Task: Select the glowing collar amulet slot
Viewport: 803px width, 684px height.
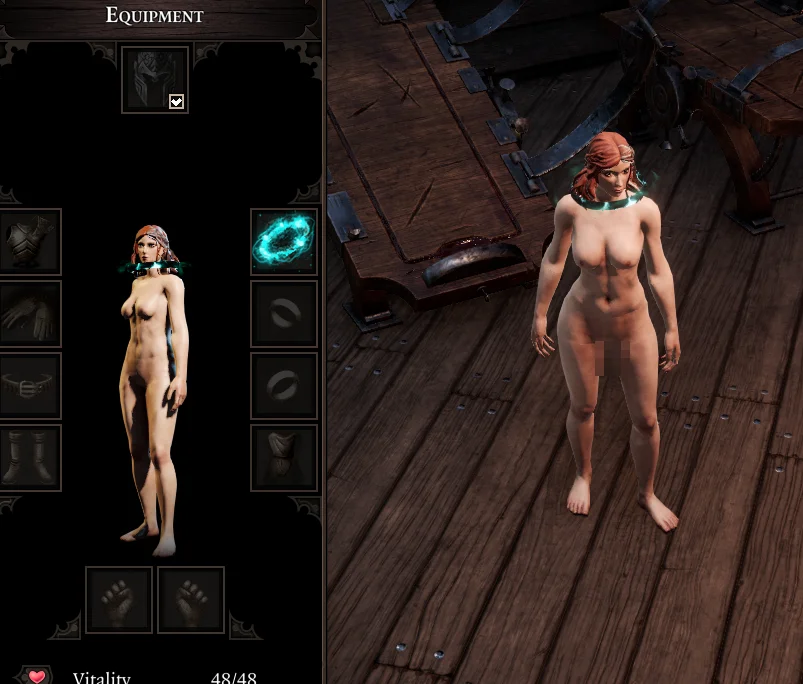Action: (284, 241)
